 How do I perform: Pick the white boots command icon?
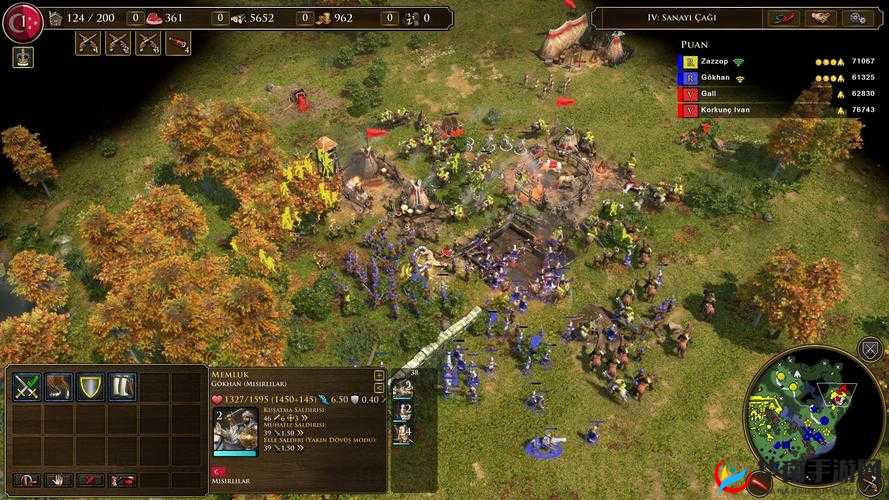122,387
